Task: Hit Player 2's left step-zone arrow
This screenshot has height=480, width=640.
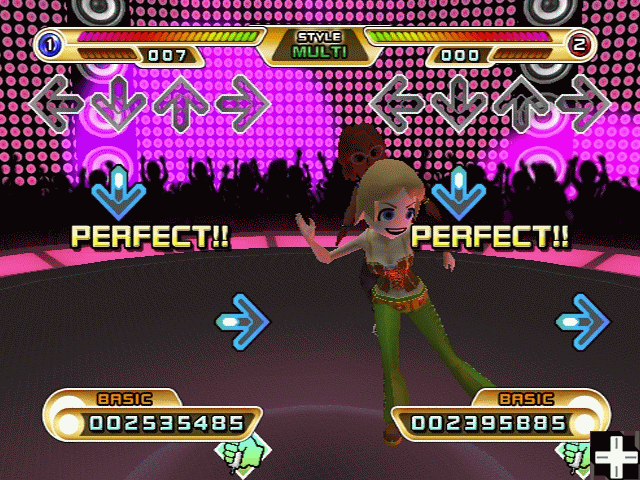Action: 397,101
